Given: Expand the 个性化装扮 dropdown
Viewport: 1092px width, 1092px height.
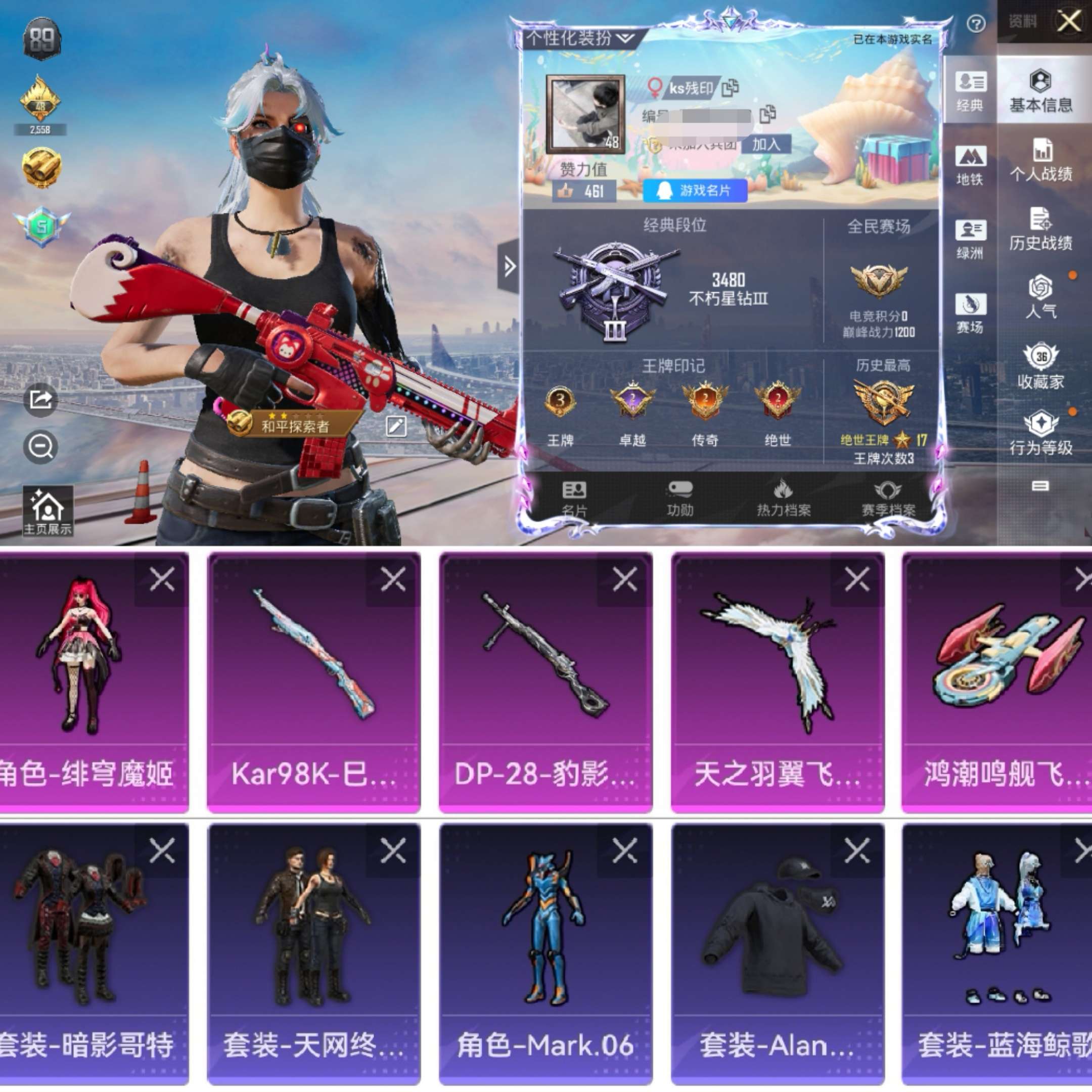Looking at the screenshot, I should 575,38.
